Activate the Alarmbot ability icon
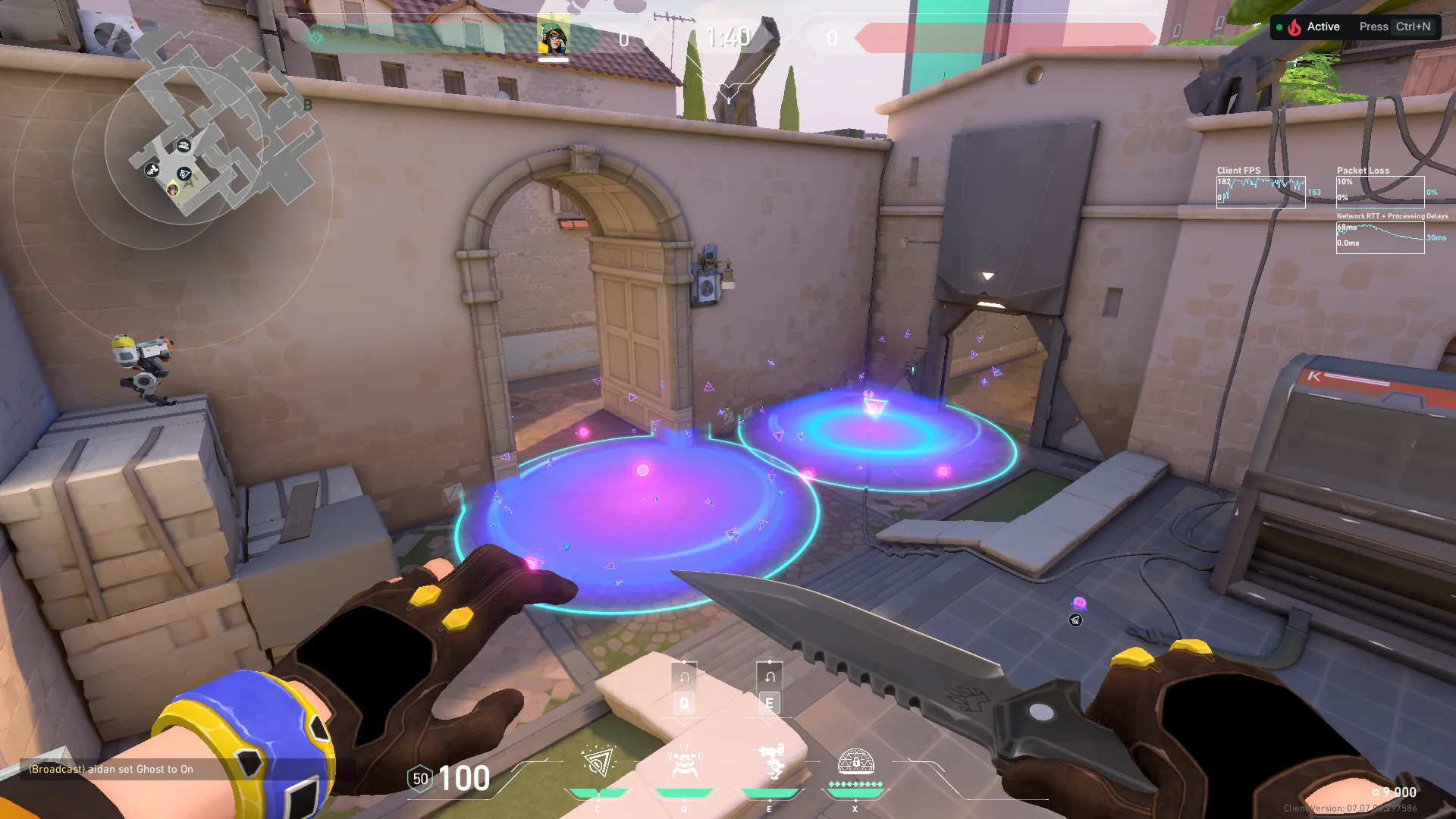This screenshot has height=819, width=1456. click(684, 763)
